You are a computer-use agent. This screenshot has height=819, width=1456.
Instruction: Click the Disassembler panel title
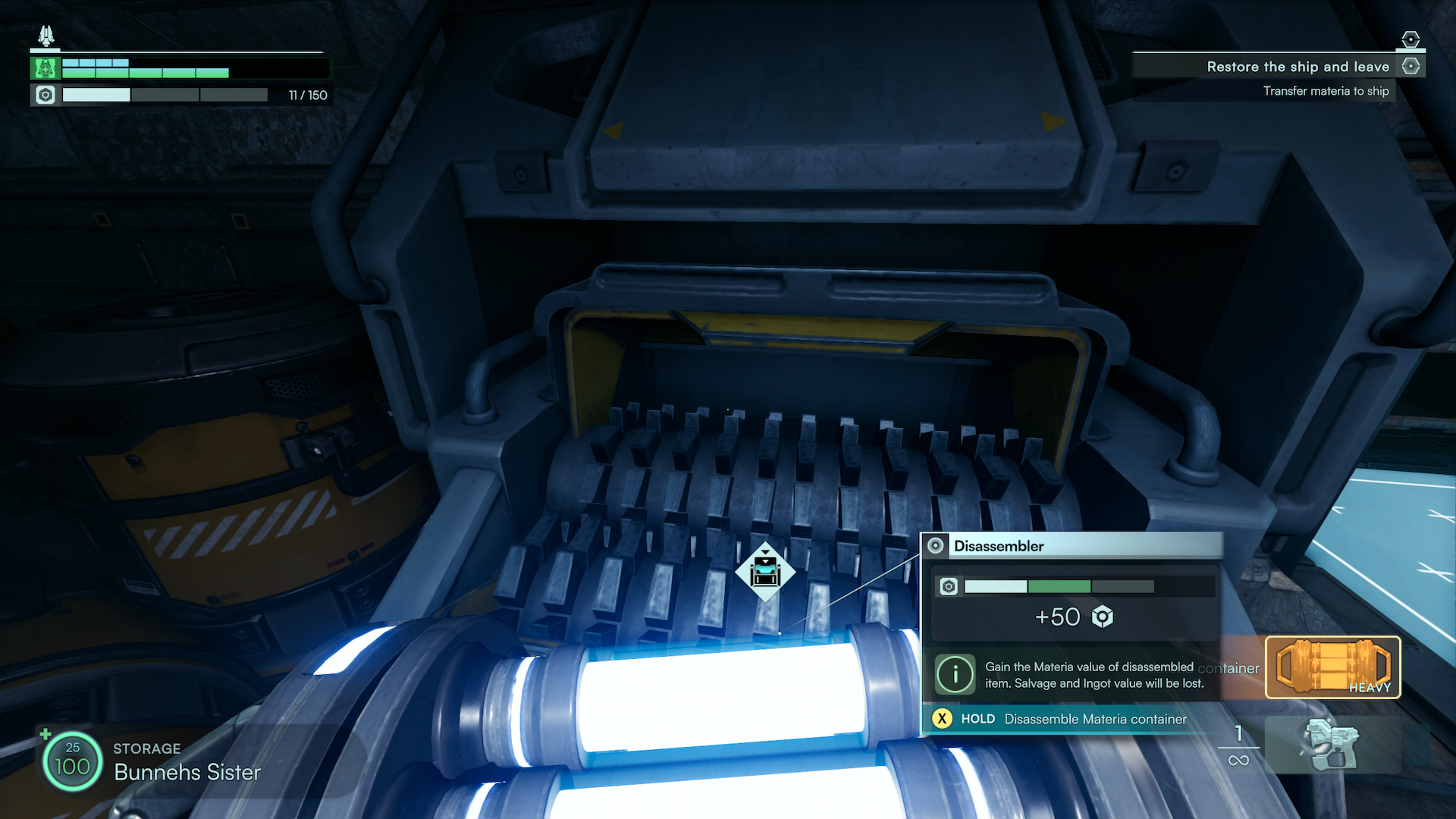click(999, 546)
